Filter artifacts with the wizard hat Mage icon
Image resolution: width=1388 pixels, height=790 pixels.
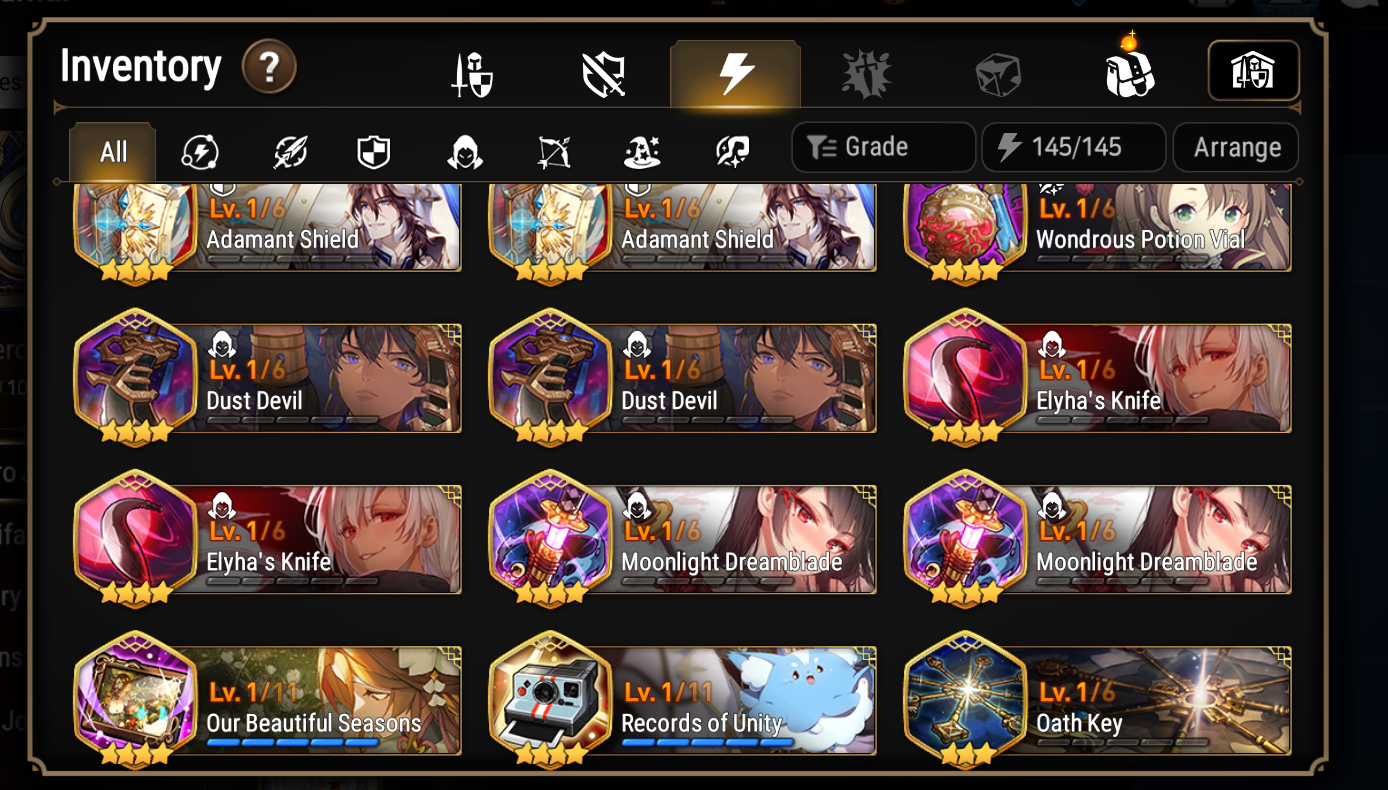(641, 150)
